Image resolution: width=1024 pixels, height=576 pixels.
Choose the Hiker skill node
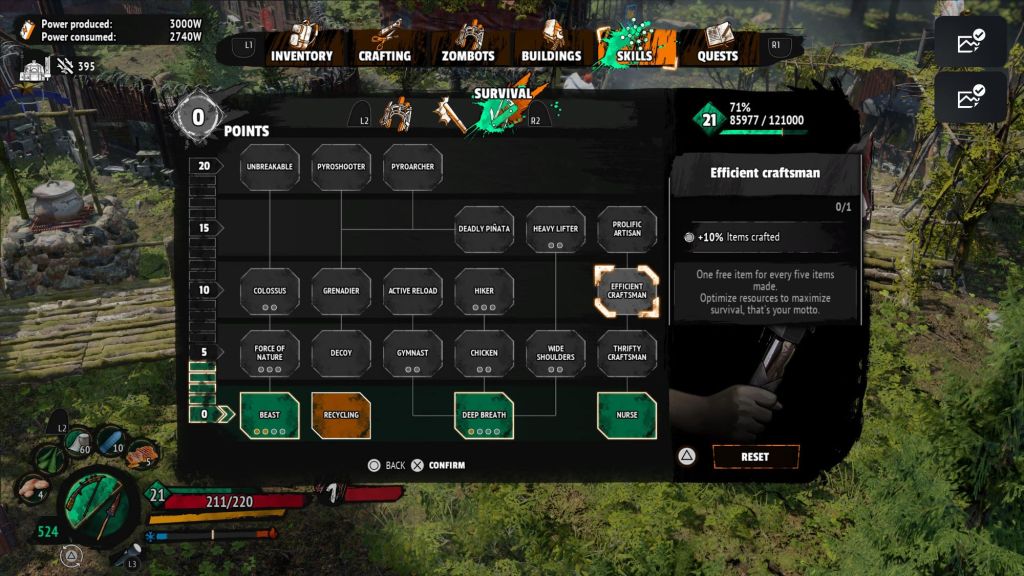[x=484, y=291]
